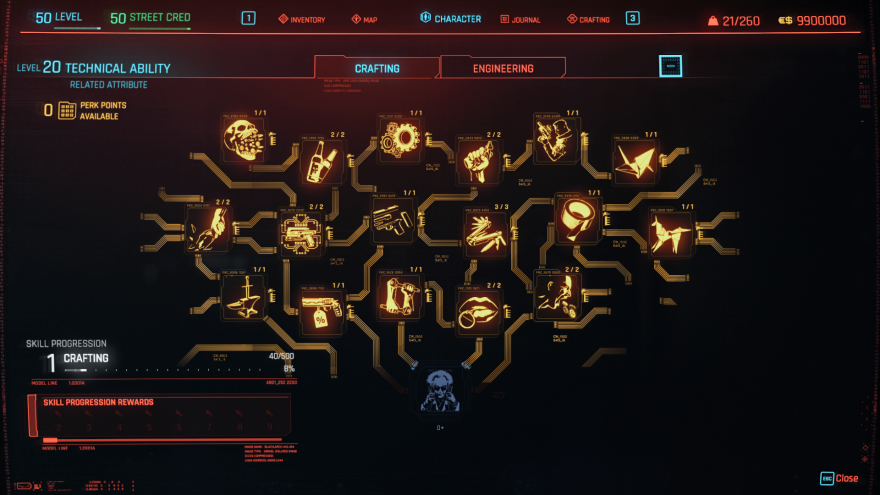Select the multitool pliers perk

485,231
